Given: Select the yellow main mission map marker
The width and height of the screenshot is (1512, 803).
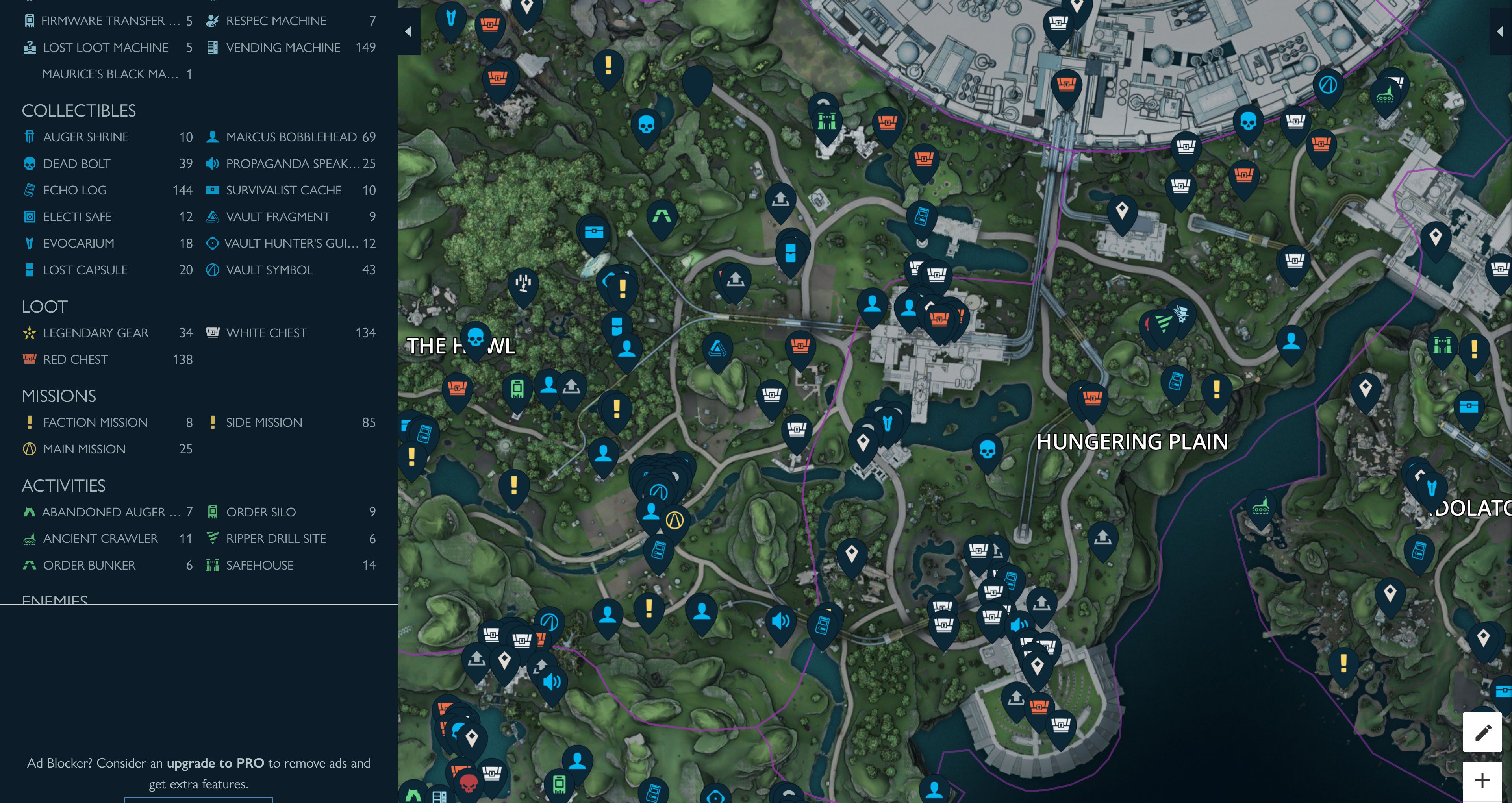Looking at the screenshot, I should [674, 520].
